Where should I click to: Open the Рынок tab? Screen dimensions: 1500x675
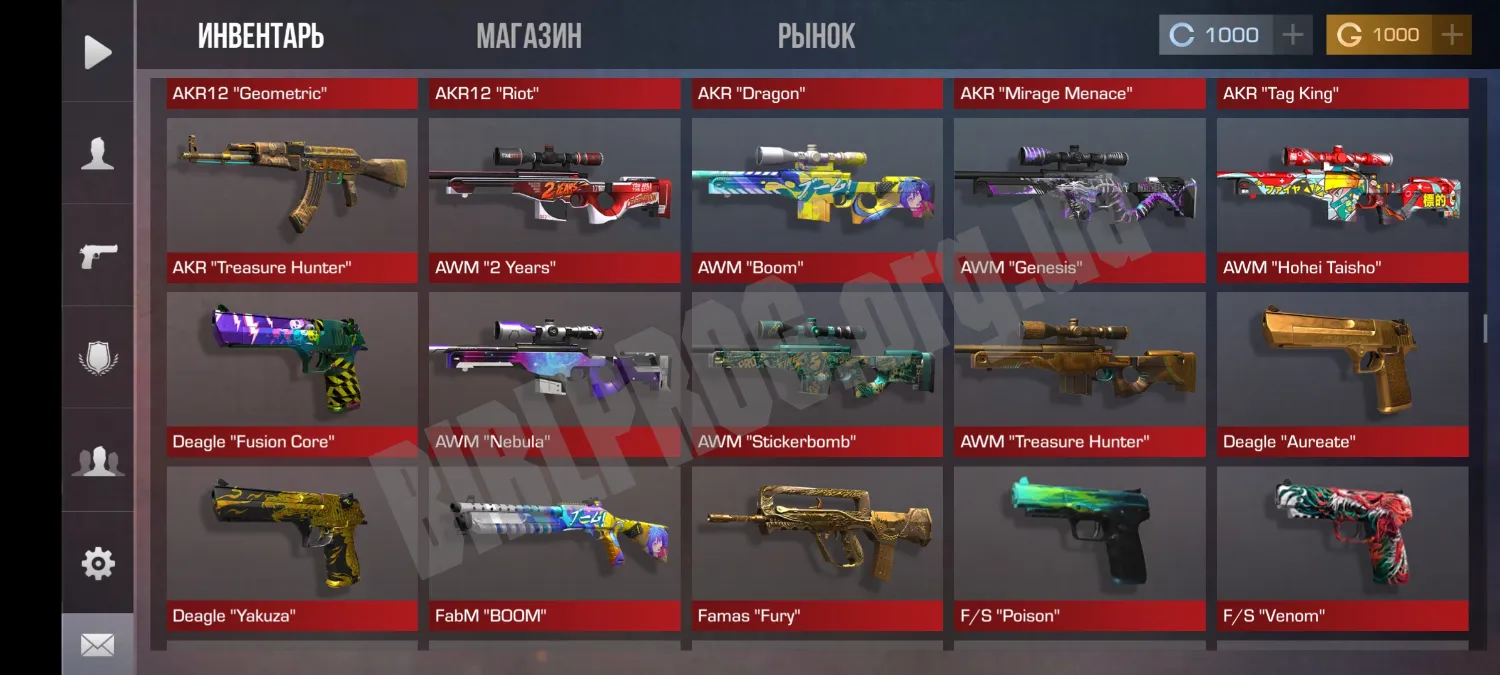816,37
